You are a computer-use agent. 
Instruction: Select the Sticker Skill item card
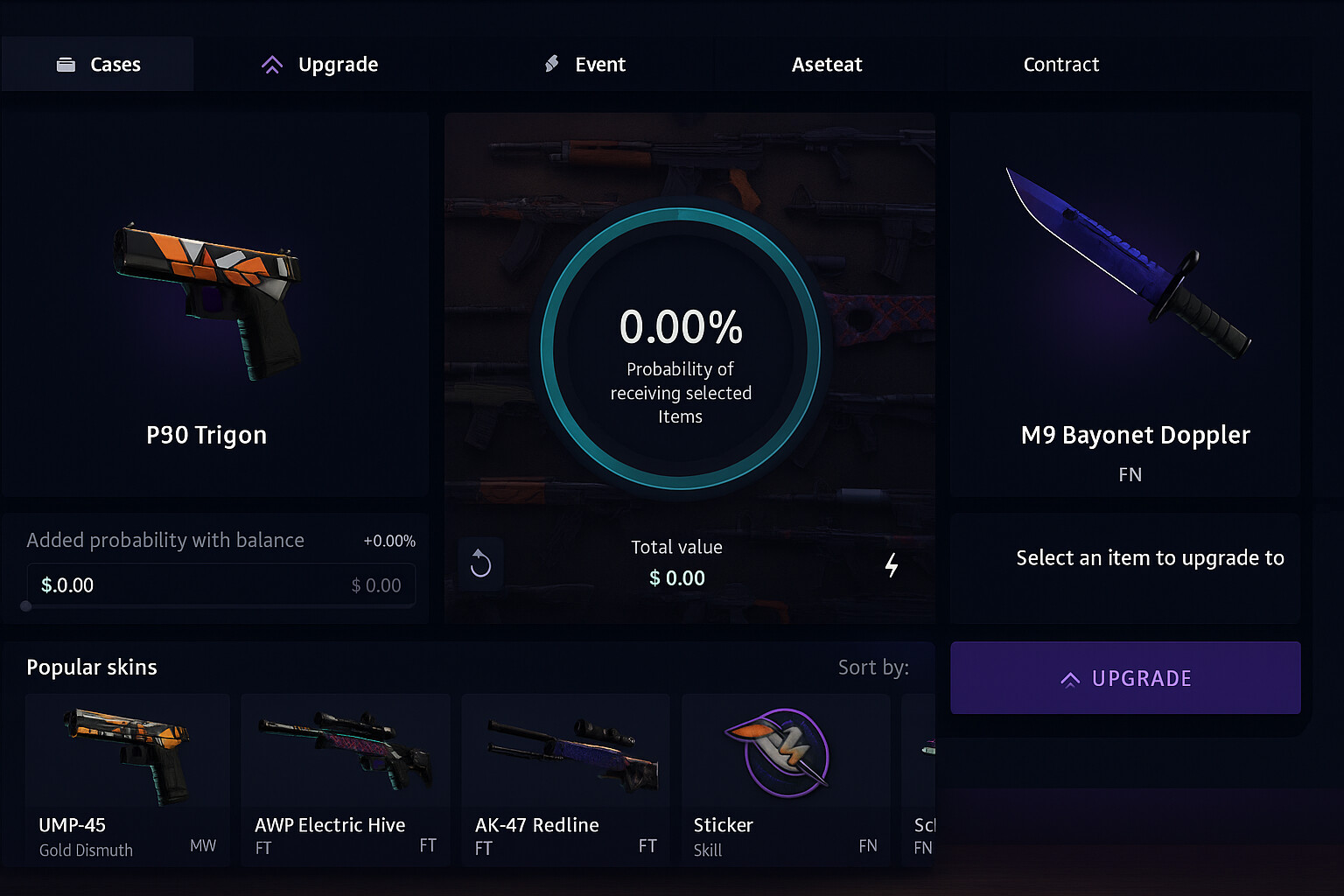(x=786, y=779)
